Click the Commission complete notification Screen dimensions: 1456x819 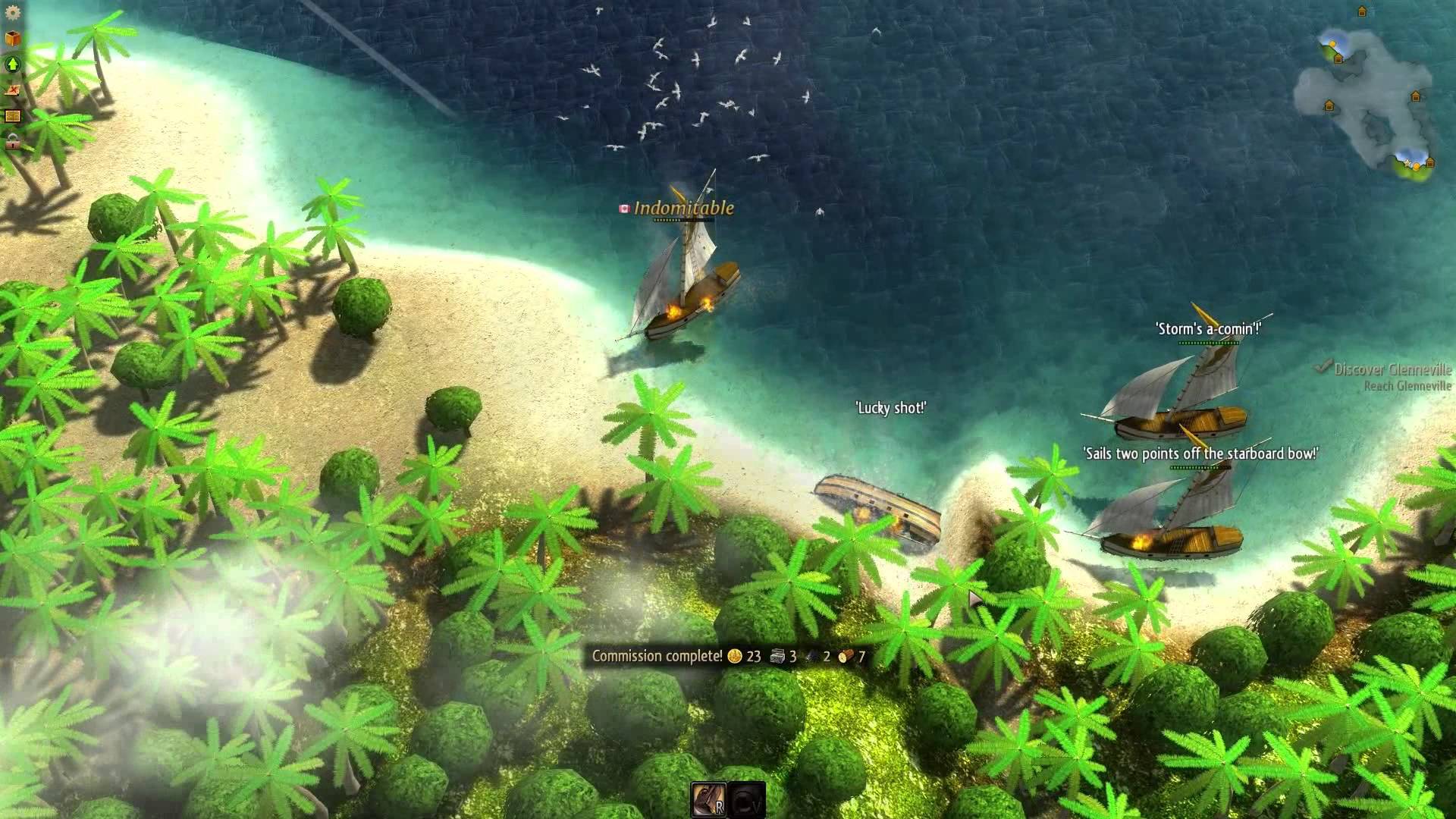coord(656,657)
